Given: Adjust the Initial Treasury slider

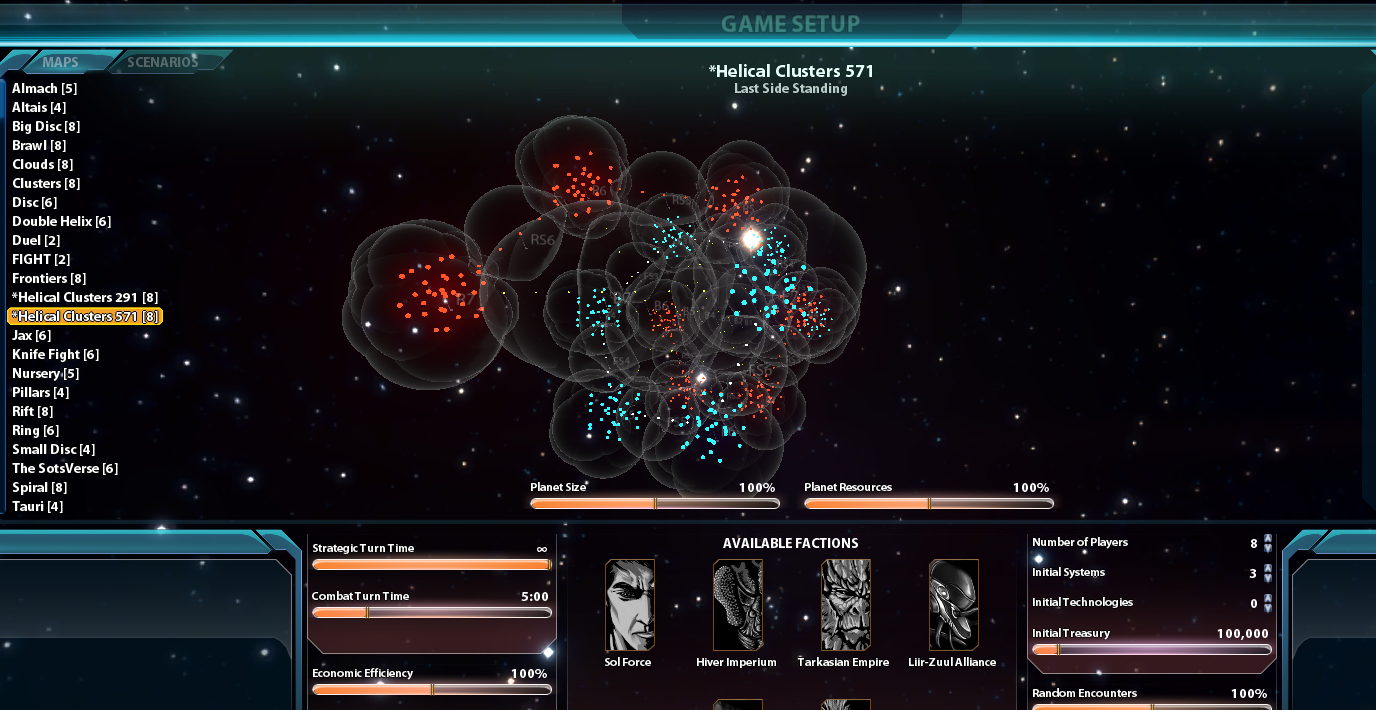Looking at the screenshot, I should point(1057,650).
